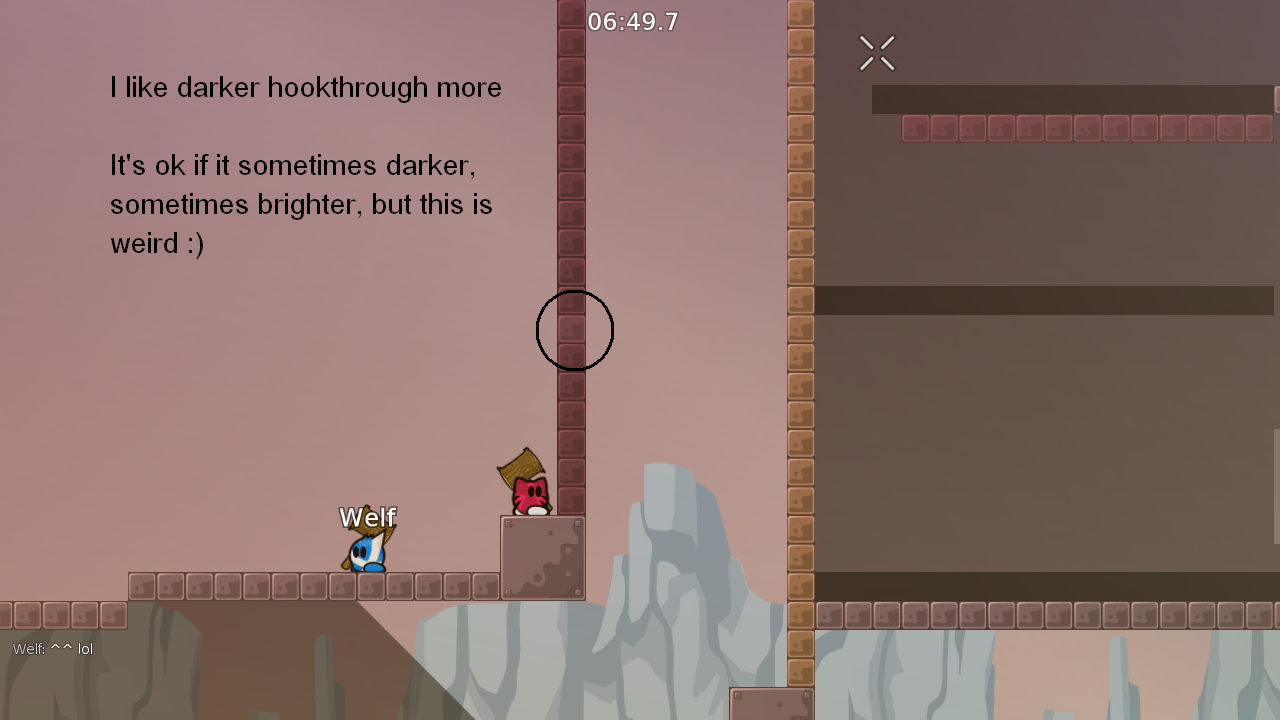
Task: Click the block inside the black circle
Action: tap(571, 328)
